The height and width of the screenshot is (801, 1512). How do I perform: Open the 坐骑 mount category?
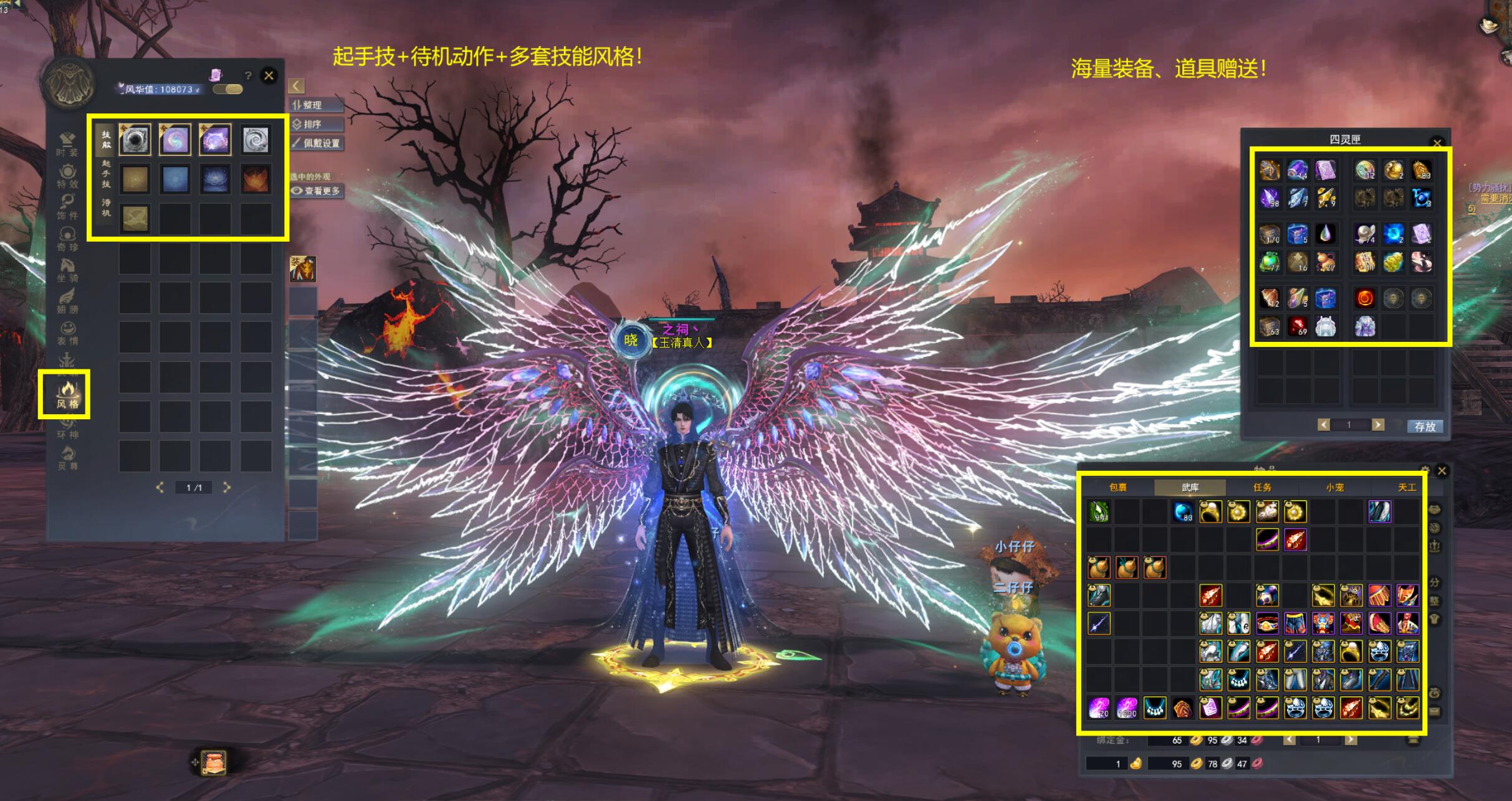click(67, 270)
